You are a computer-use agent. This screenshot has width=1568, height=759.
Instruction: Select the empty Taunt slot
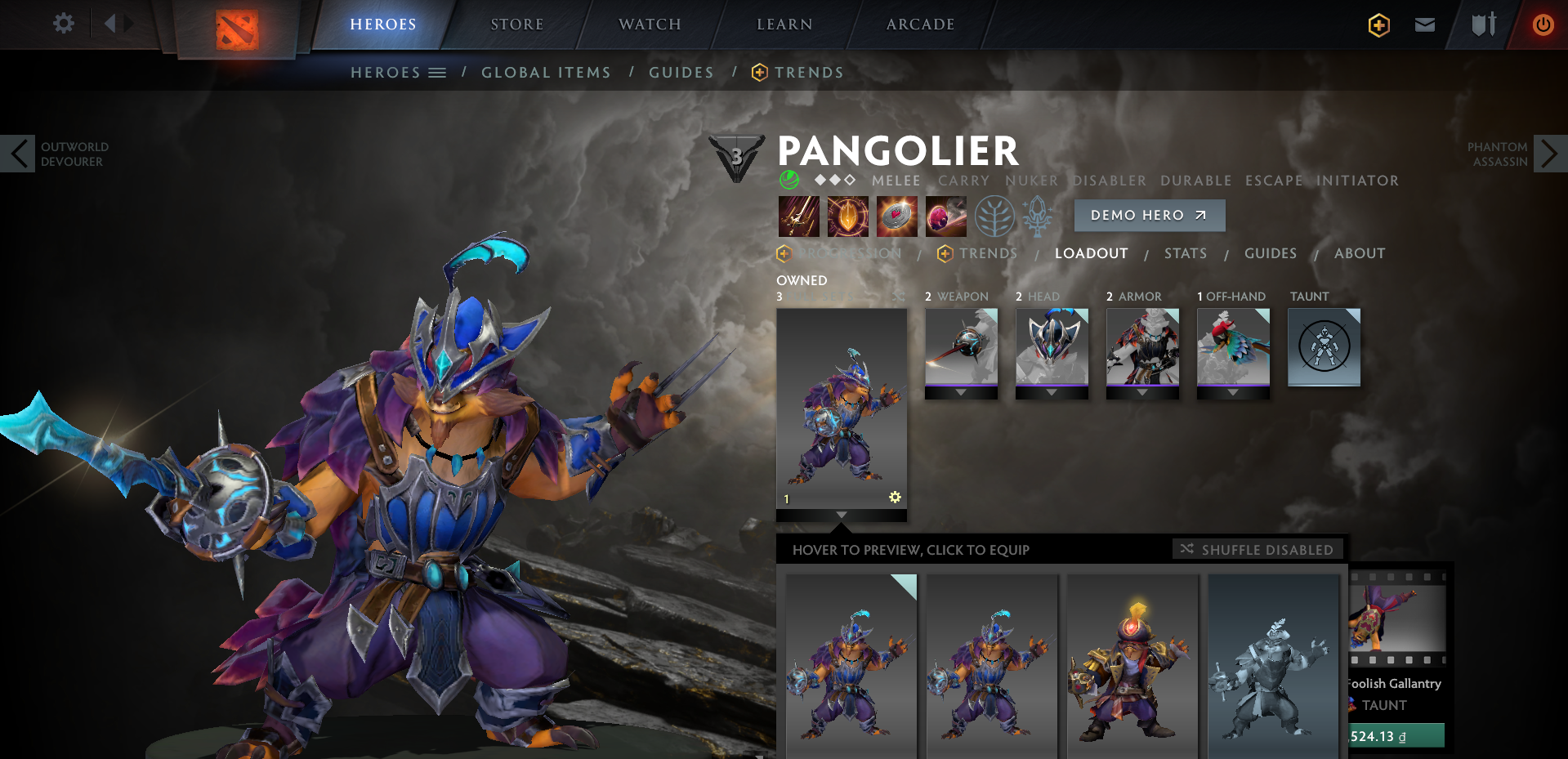pos(1324,346)
